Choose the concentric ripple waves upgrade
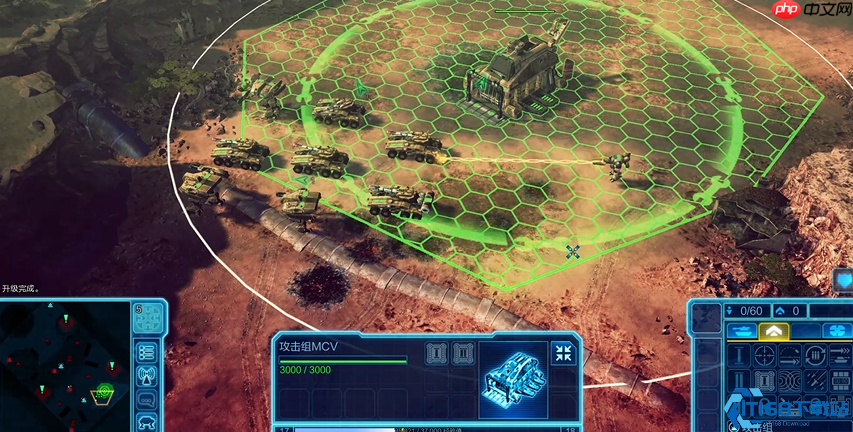 click(790, 381)
